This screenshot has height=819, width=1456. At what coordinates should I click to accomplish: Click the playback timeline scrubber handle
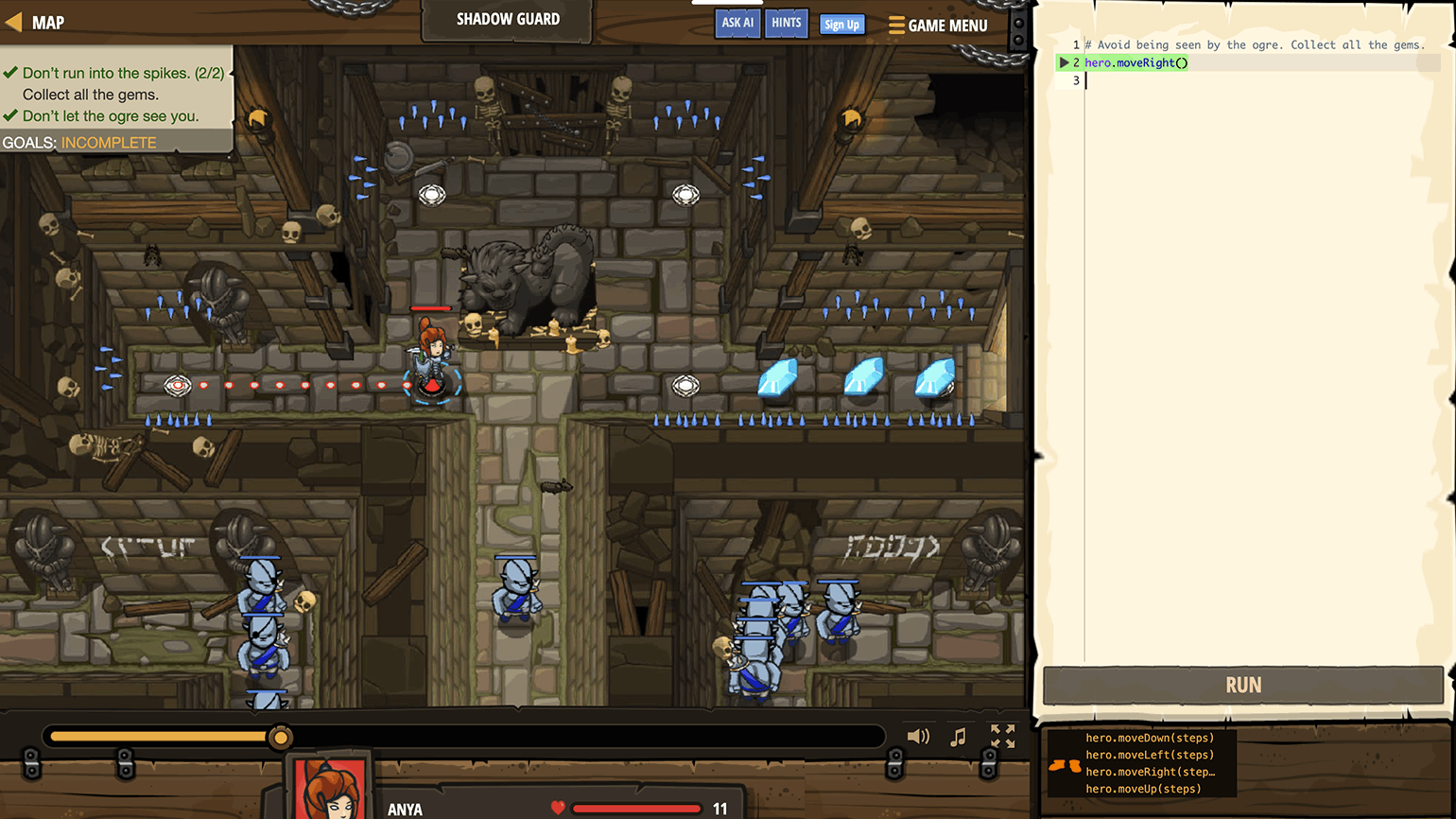tap(280, 737)
